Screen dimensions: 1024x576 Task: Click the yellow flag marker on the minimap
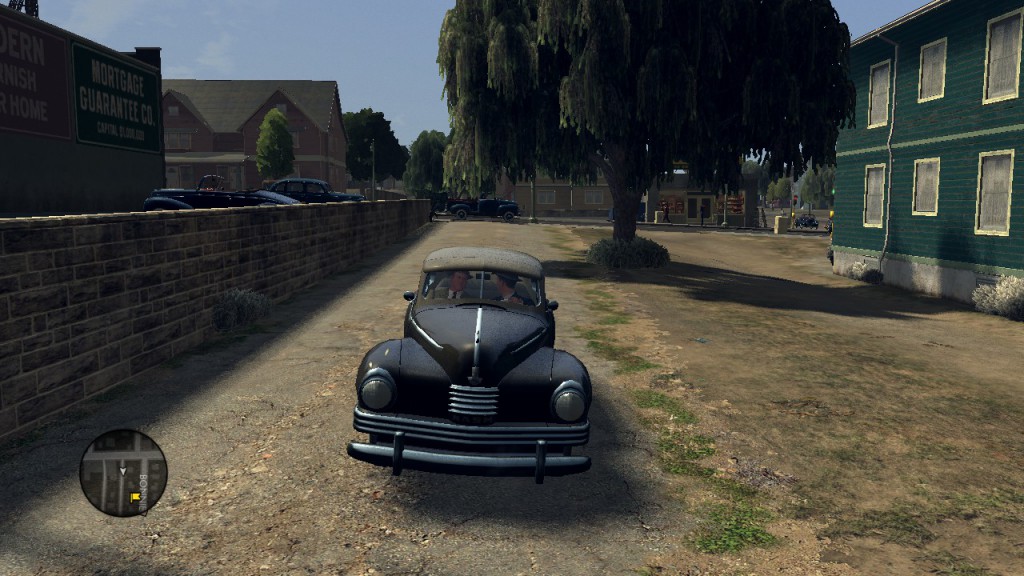coord(134,496)
